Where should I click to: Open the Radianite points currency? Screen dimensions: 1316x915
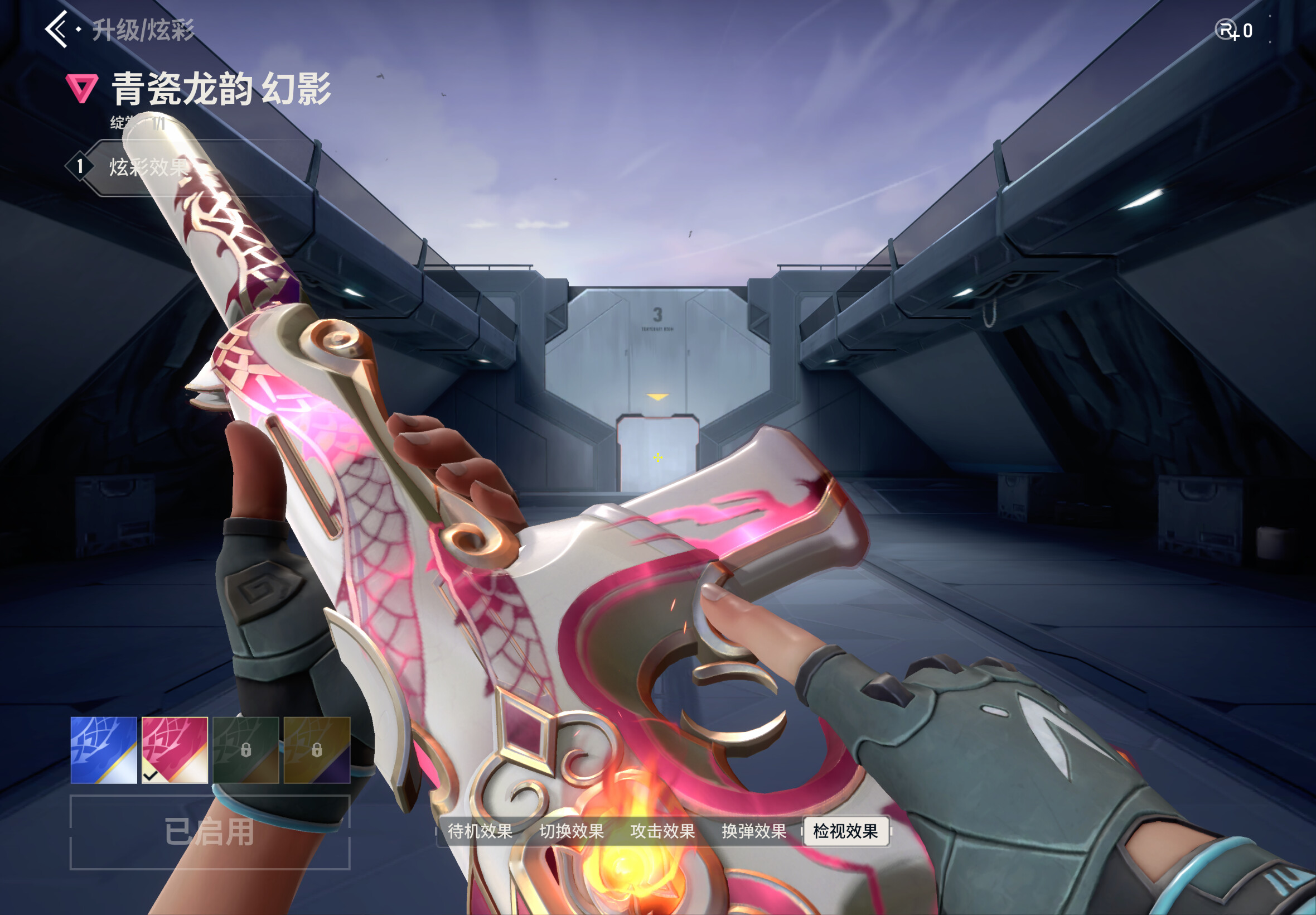[1233, 30]
